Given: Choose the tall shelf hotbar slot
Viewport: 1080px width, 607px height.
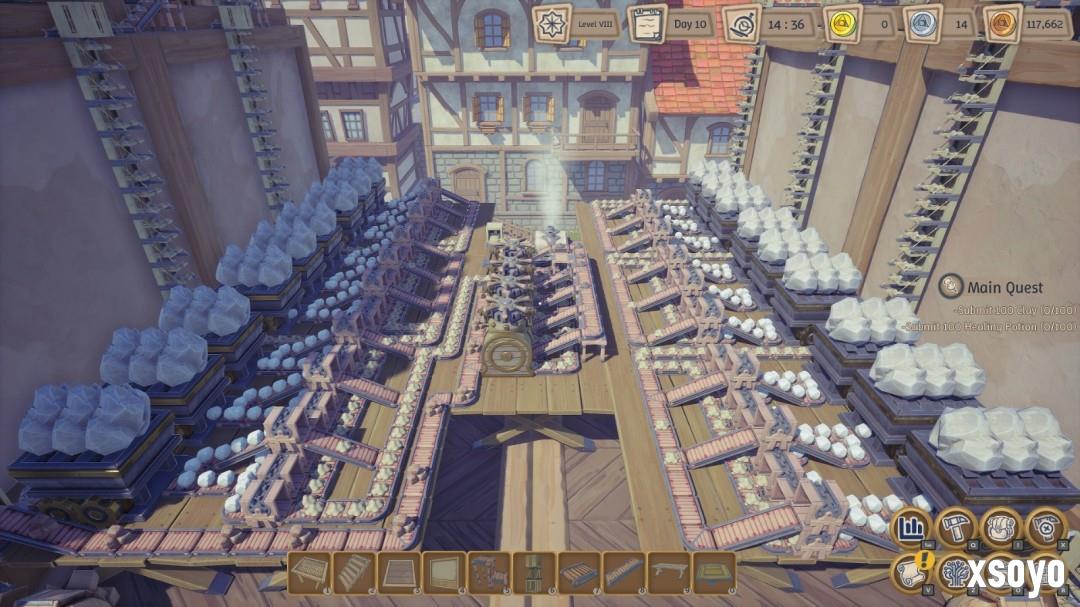Looking at the screenshot, I should click(534, 573).
